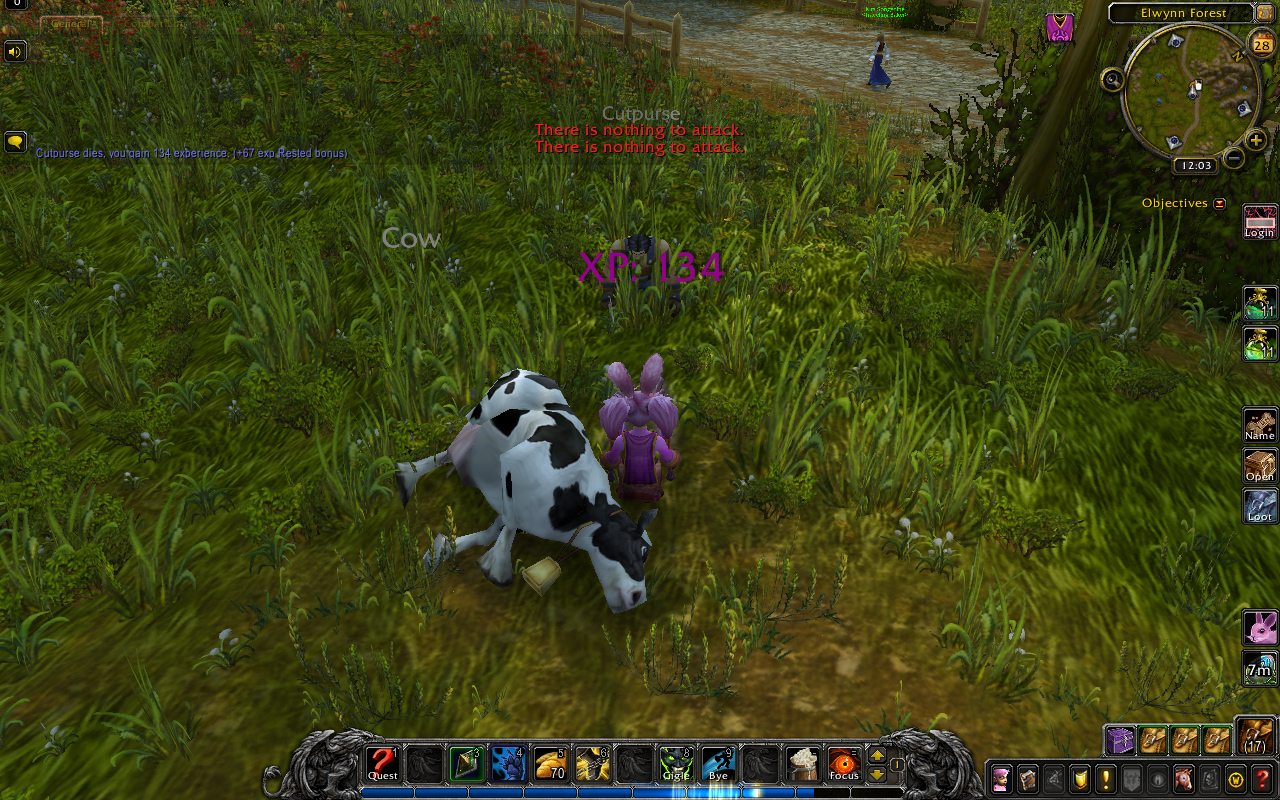This screenshot has width=1280, height=800.
Task: Collapse the Objectives tracker
Action: click(1219, 203)
